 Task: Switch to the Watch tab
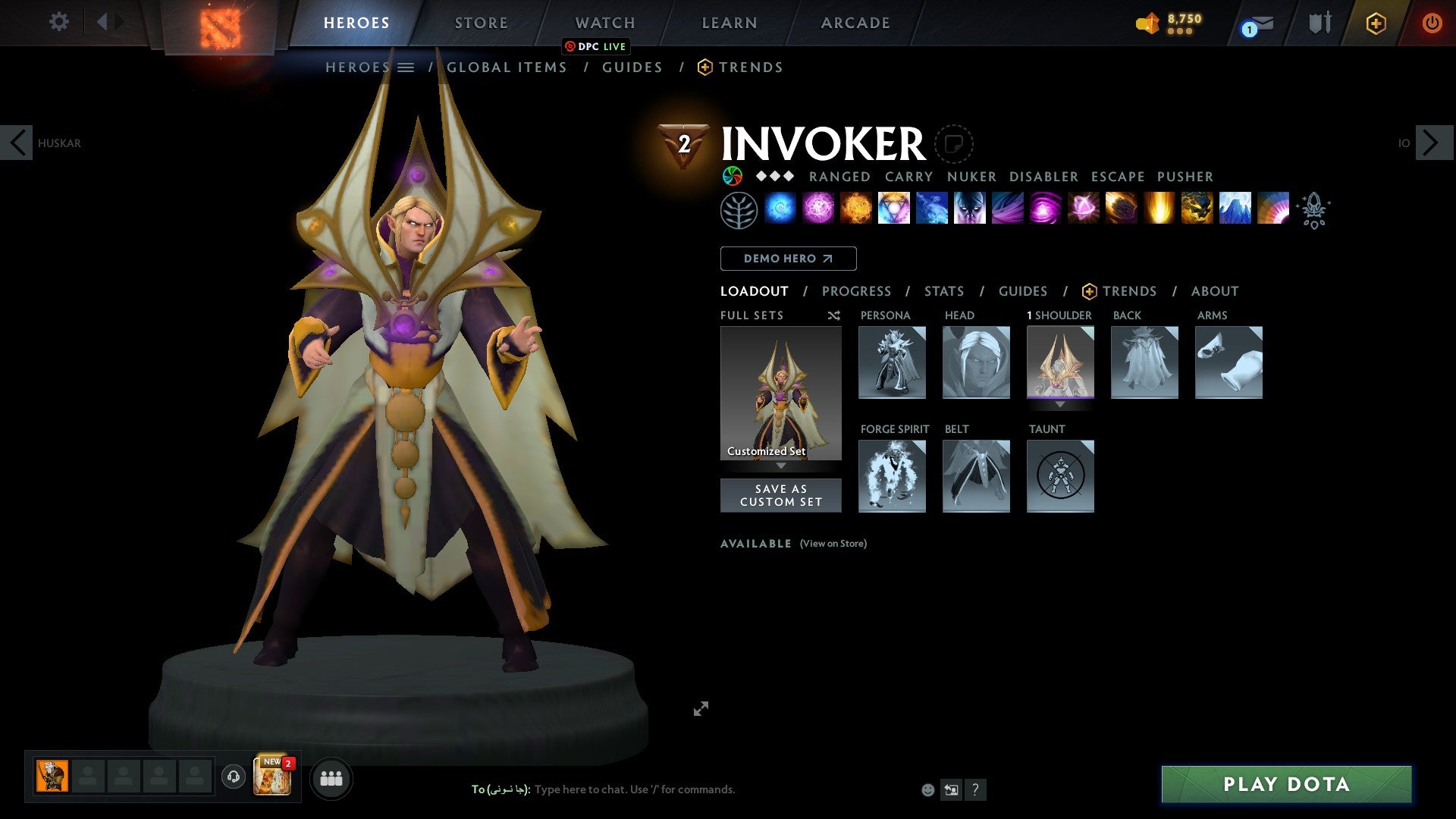click(604, 22)
